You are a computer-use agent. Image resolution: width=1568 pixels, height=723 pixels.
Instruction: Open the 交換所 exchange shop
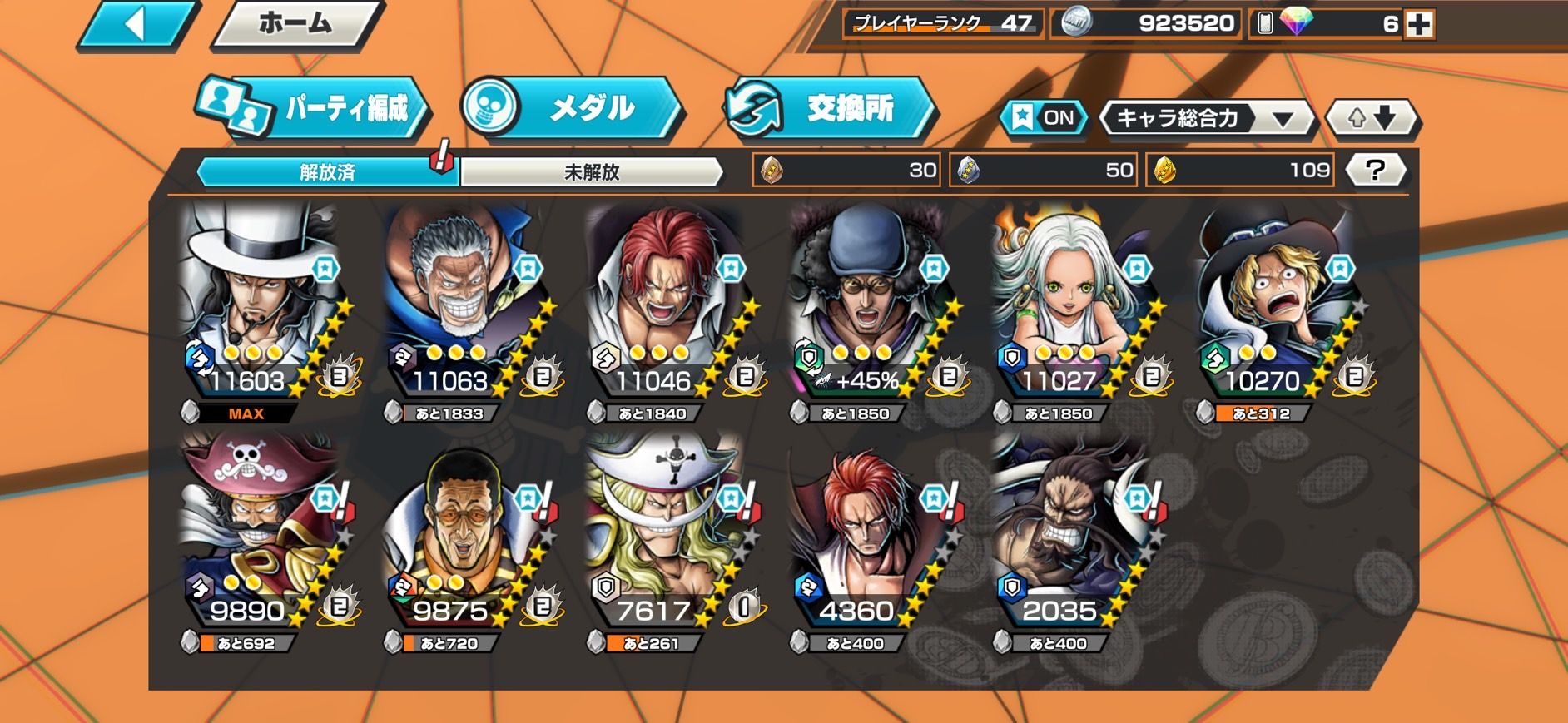(831, 108)
